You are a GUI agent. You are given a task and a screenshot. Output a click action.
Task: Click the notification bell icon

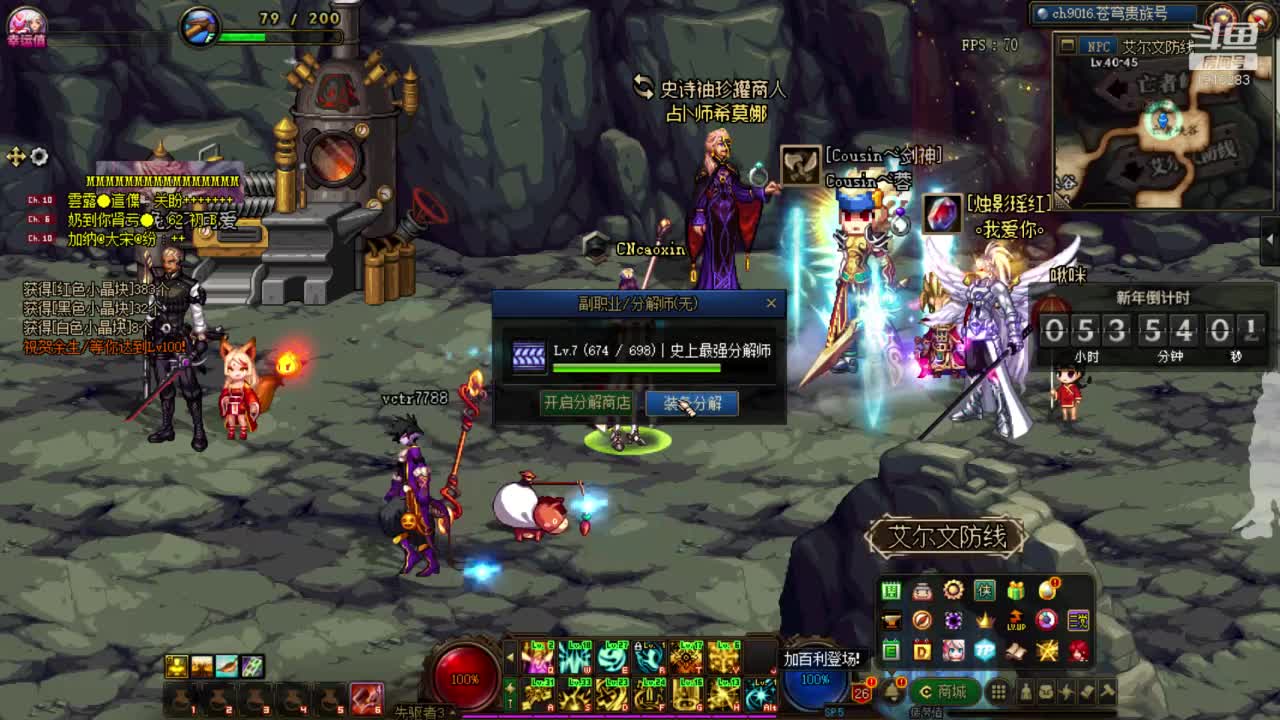point(891,691)
